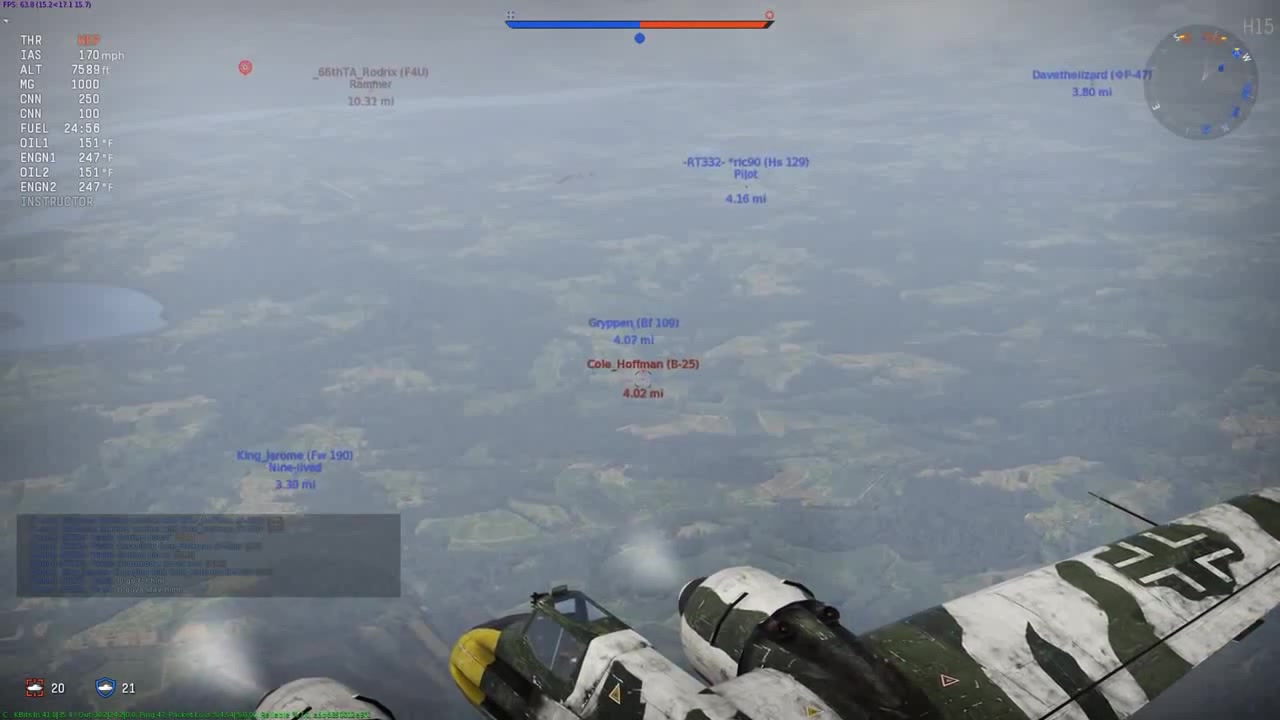Expand the chat message log panel
The width and height of the screenshot is (1280, 720).
coord(207,555)
